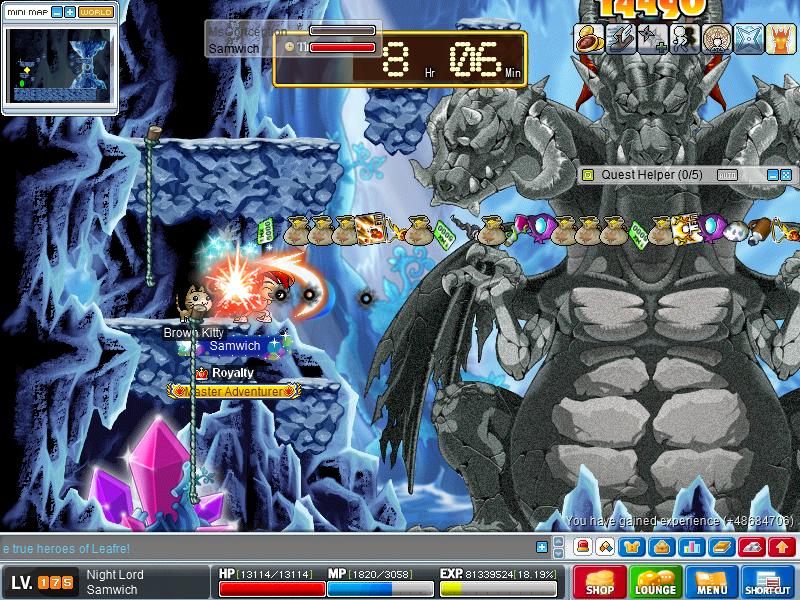Toggle the Quest Helper Auto button
The image size is (800, 600).
pyautogui.click(x=727, y=174)
